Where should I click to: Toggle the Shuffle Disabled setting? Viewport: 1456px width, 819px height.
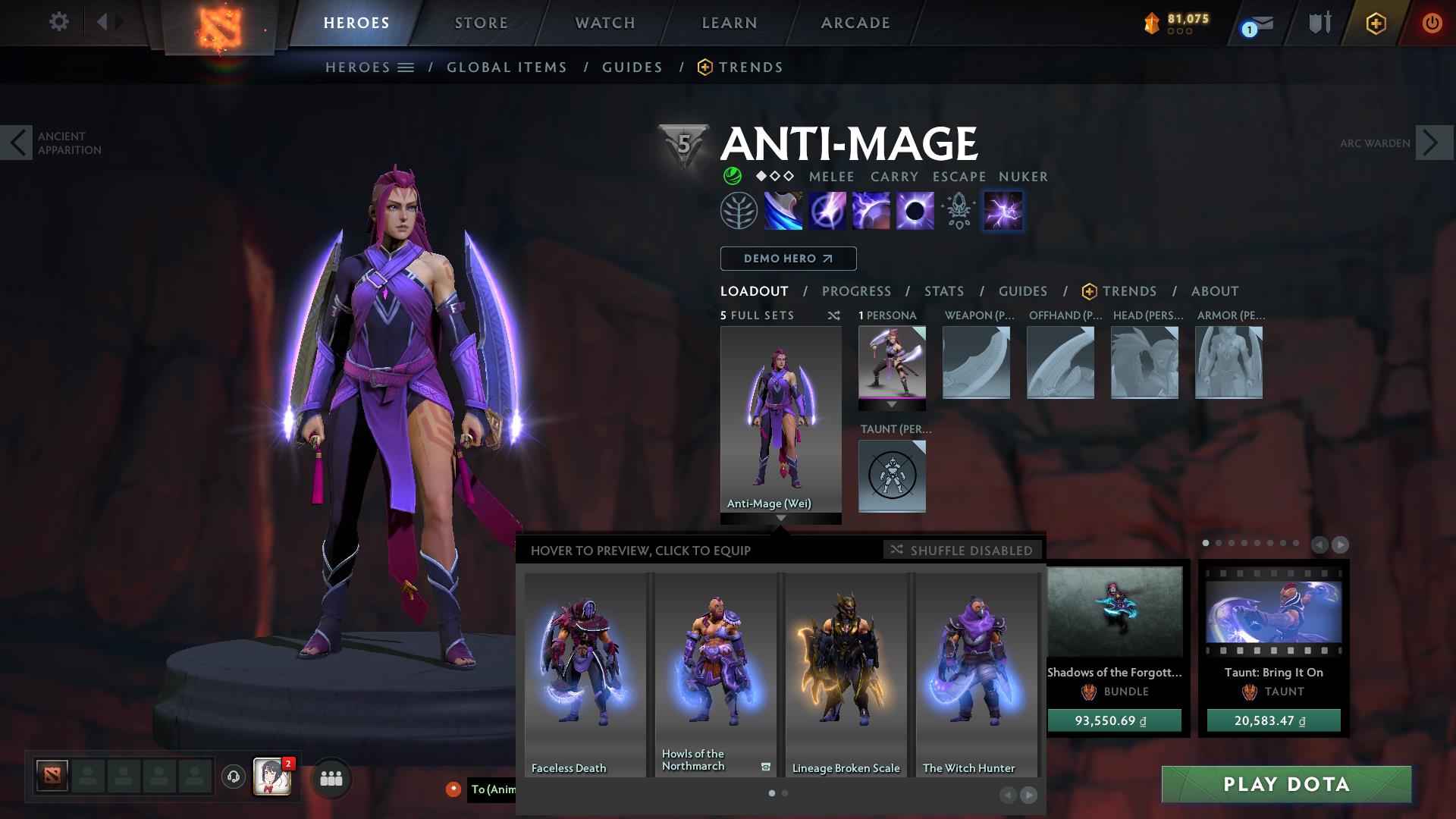[x=962, y=551]
